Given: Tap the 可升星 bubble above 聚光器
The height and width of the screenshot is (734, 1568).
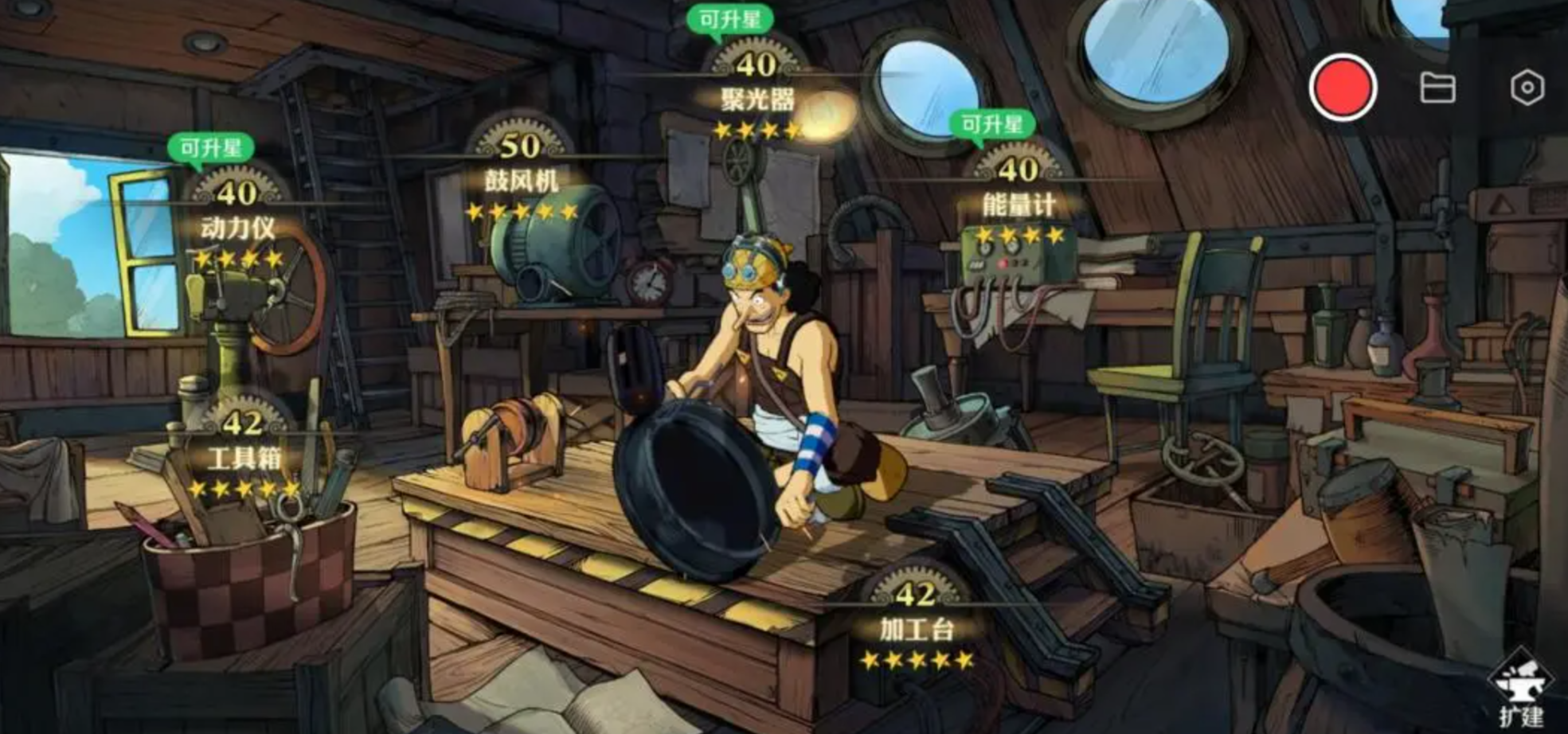Looking at the screenshot, I should pyautogui.click(x=729, y=19).
